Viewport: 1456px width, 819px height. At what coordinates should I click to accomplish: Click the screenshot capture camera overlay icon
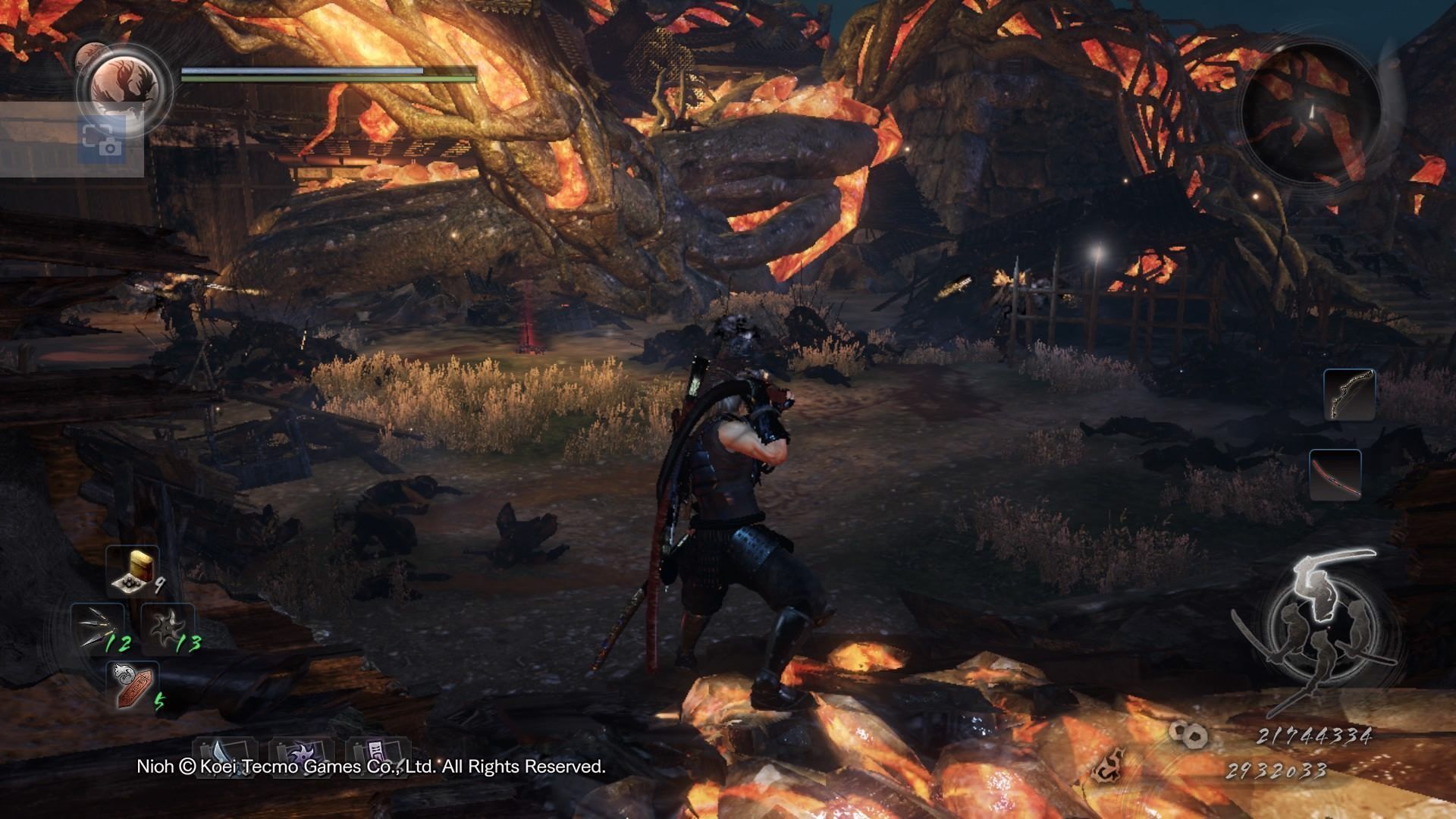coord(102,139)
